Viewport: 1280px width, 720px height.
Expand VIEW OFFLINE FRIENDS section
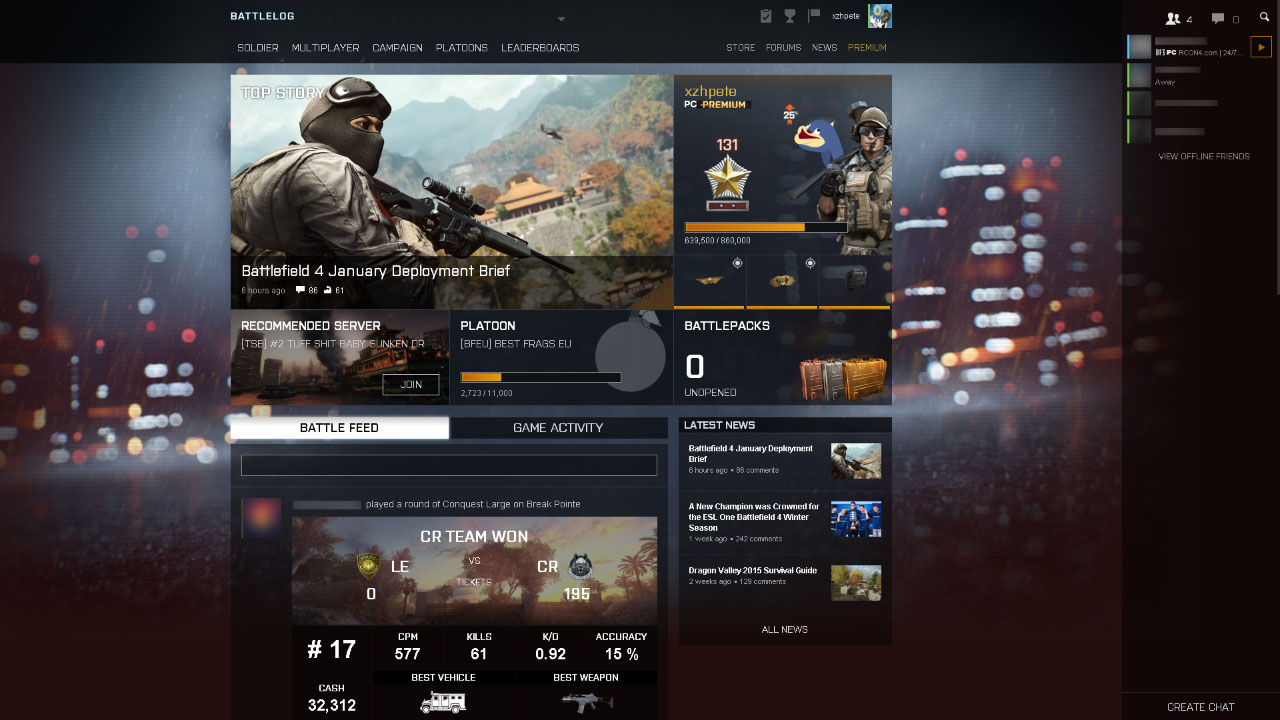click(x=1203, y=156)
